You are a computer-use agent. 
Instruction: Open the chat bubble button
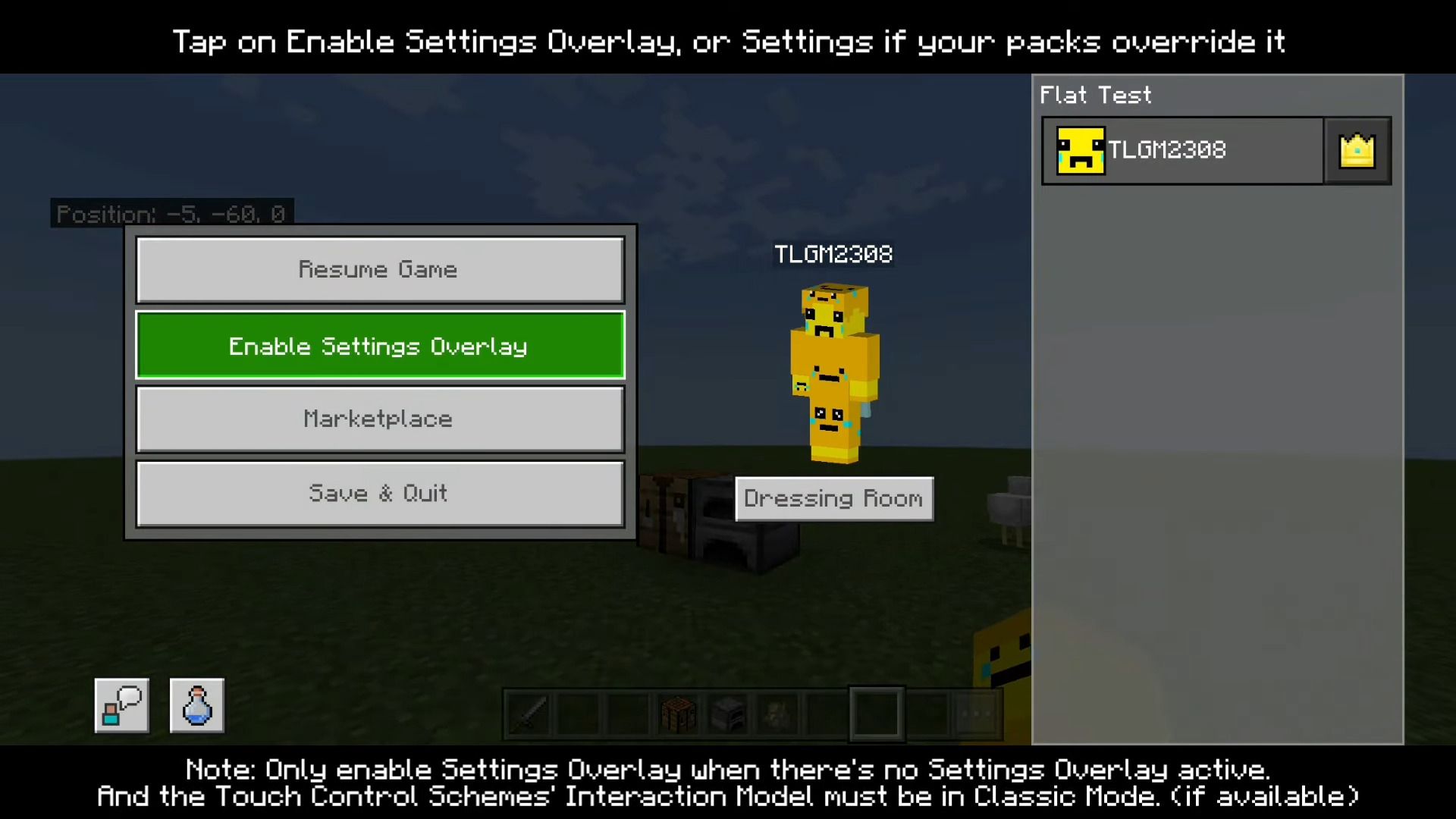121,705
